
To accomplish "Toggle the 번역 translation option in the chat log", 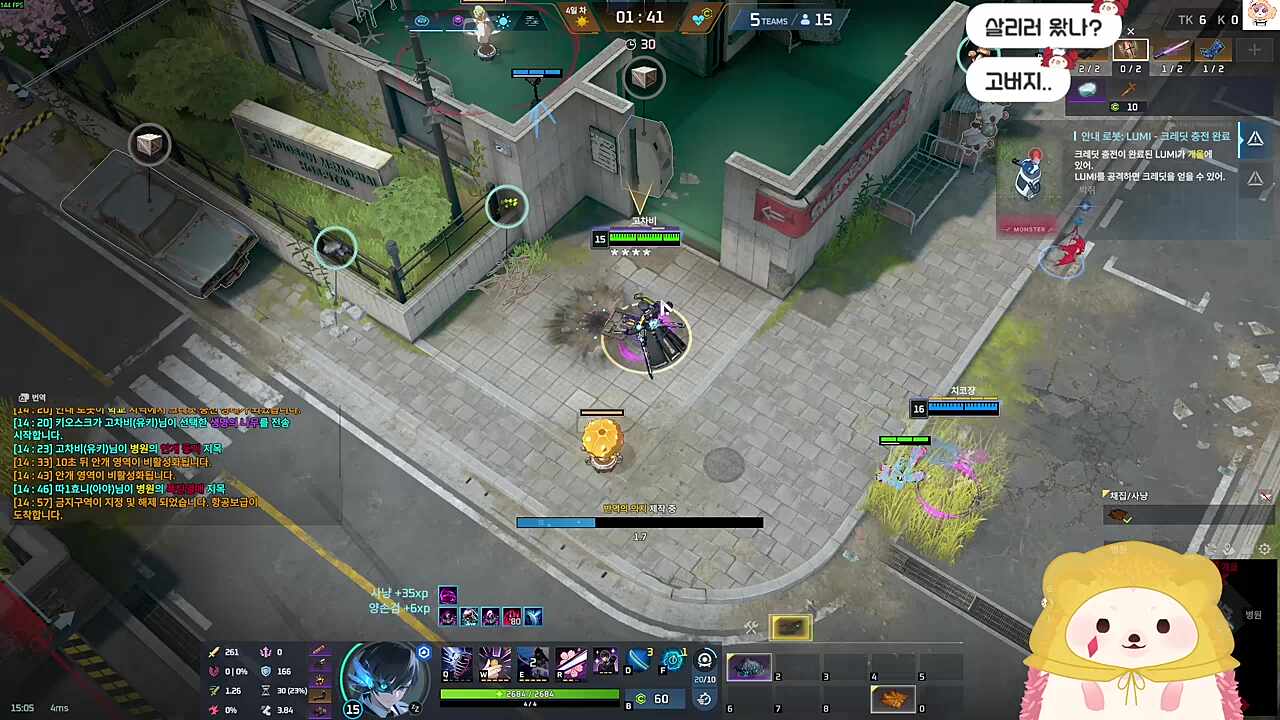I will 30,397.
